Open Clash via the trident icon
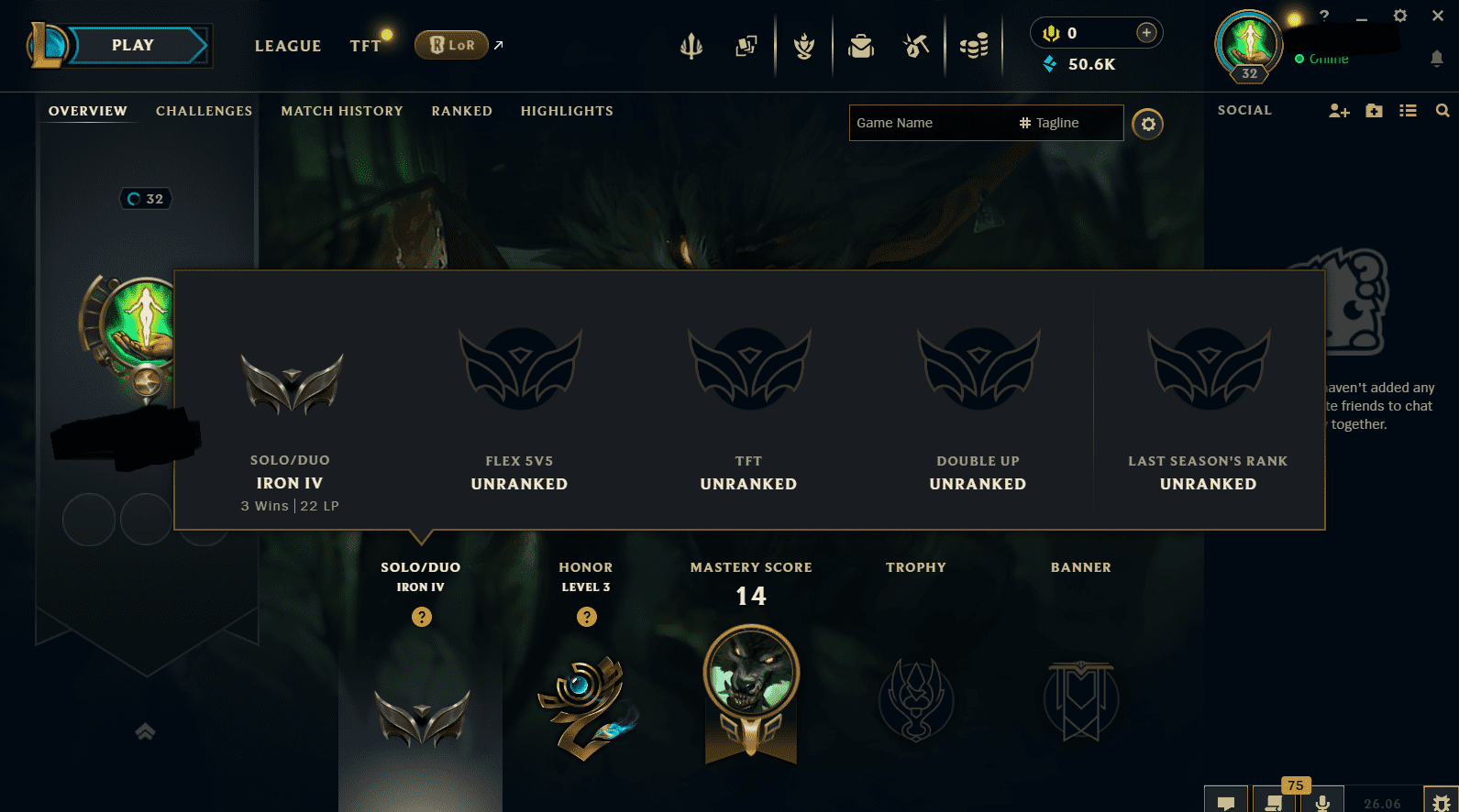 click(x=691, y=46)
